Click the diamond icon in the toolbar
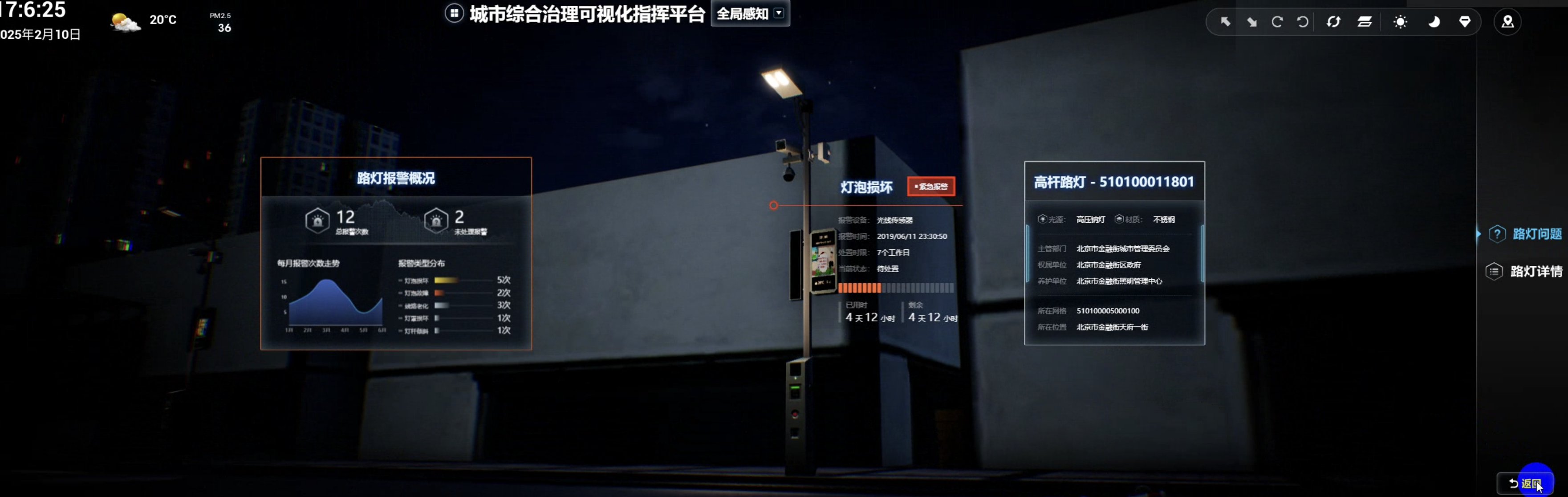 1465,23
